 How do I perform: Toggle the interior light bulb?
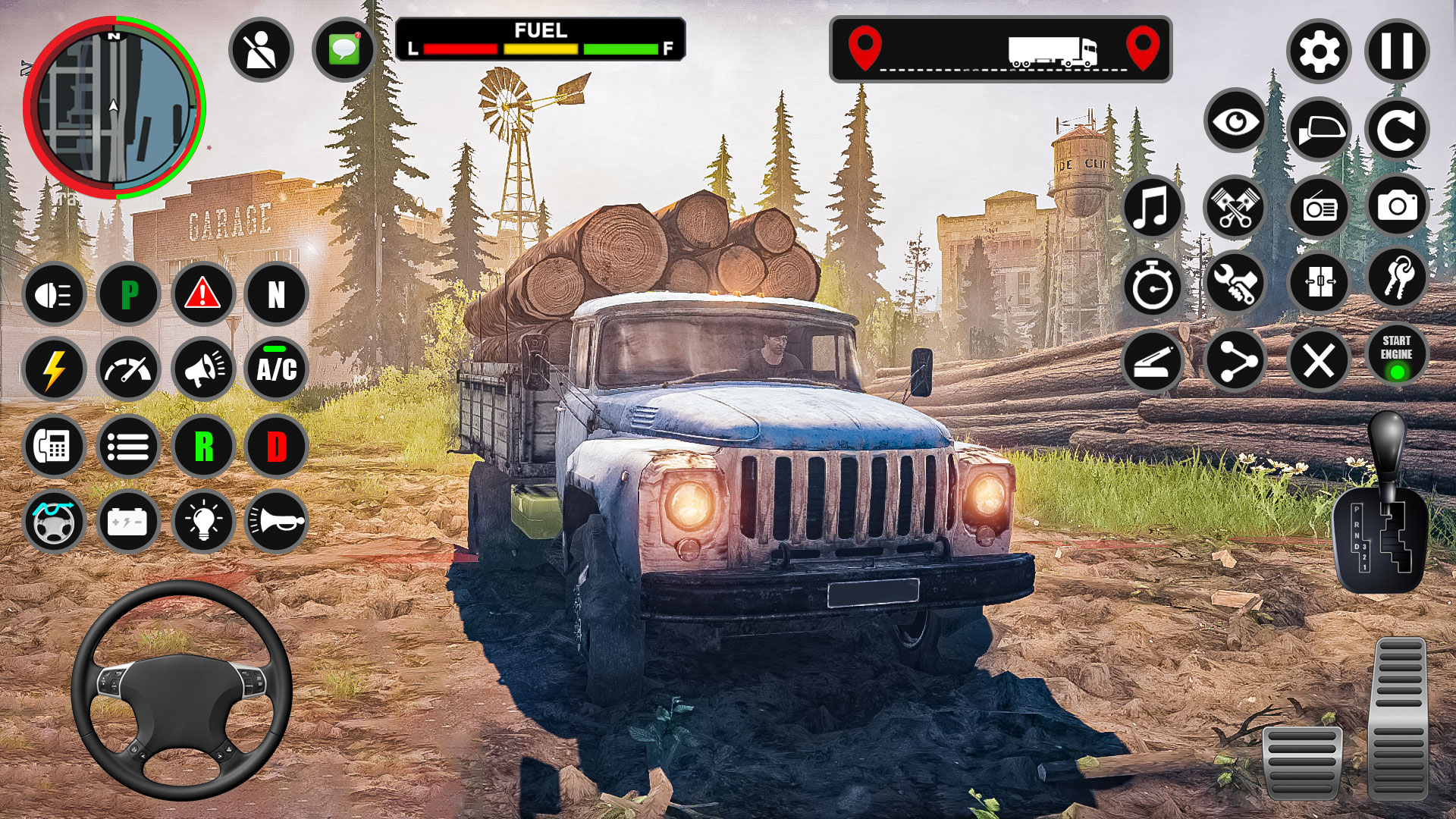click(x=202, y=522)
